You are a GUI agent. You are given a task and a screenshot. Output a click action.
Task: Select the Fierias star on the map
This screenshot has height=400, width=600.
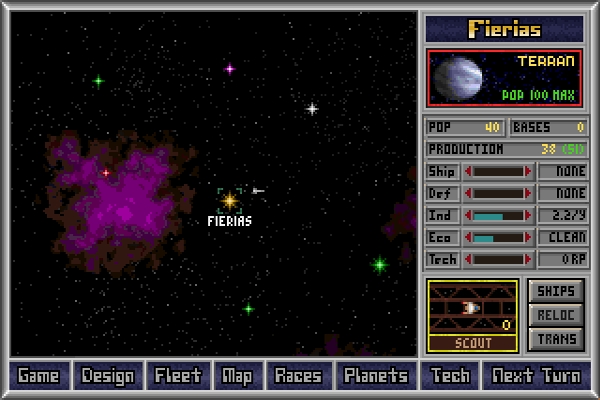(229, 201)
